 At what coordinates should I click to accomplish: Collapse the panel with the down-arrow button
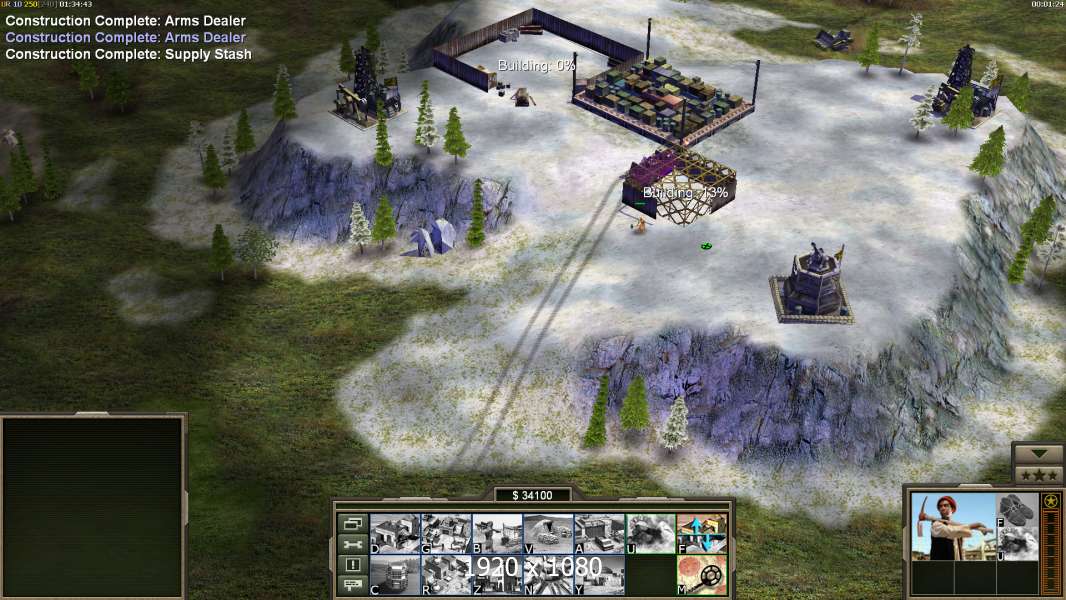click(x=1038, y=454)
